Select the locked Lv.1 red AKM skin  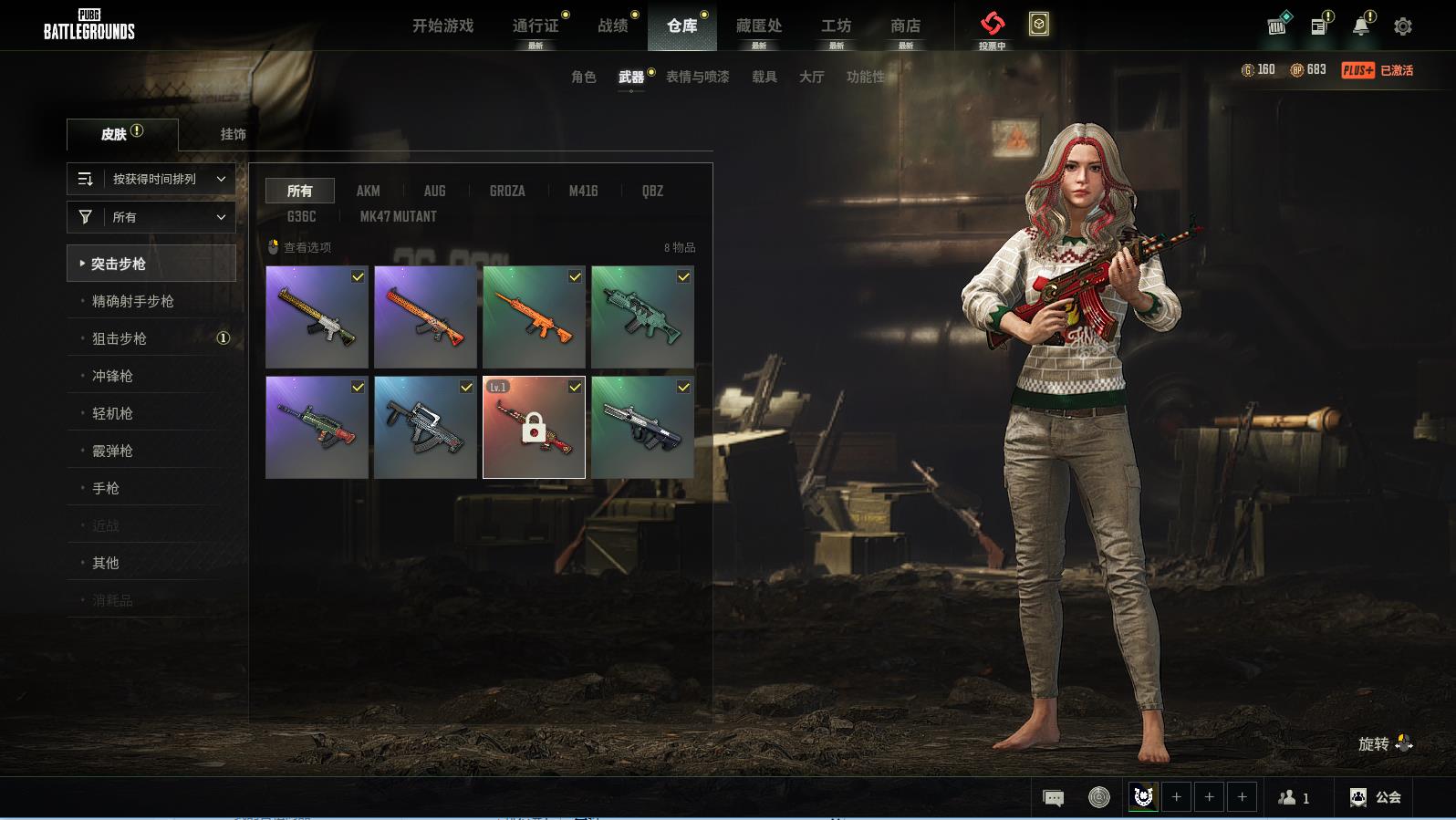pos(534,427)
